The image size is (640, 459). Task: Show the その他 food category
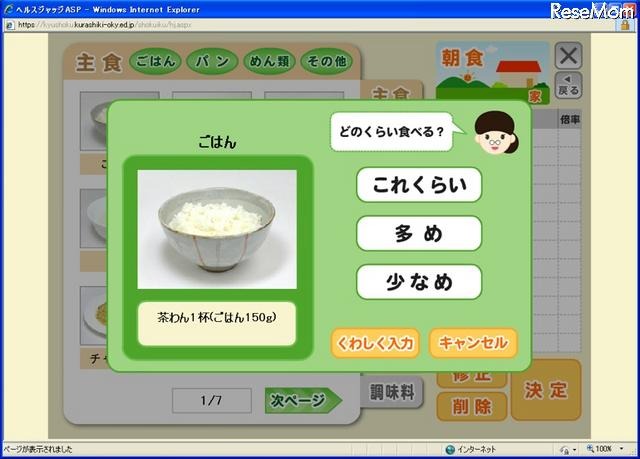coord(326,62)
